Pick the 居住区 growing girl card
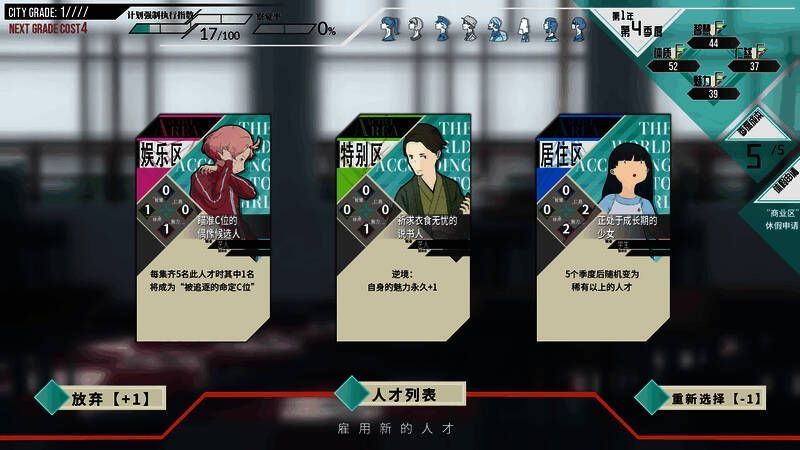The image size is (800, 450). 603,228
